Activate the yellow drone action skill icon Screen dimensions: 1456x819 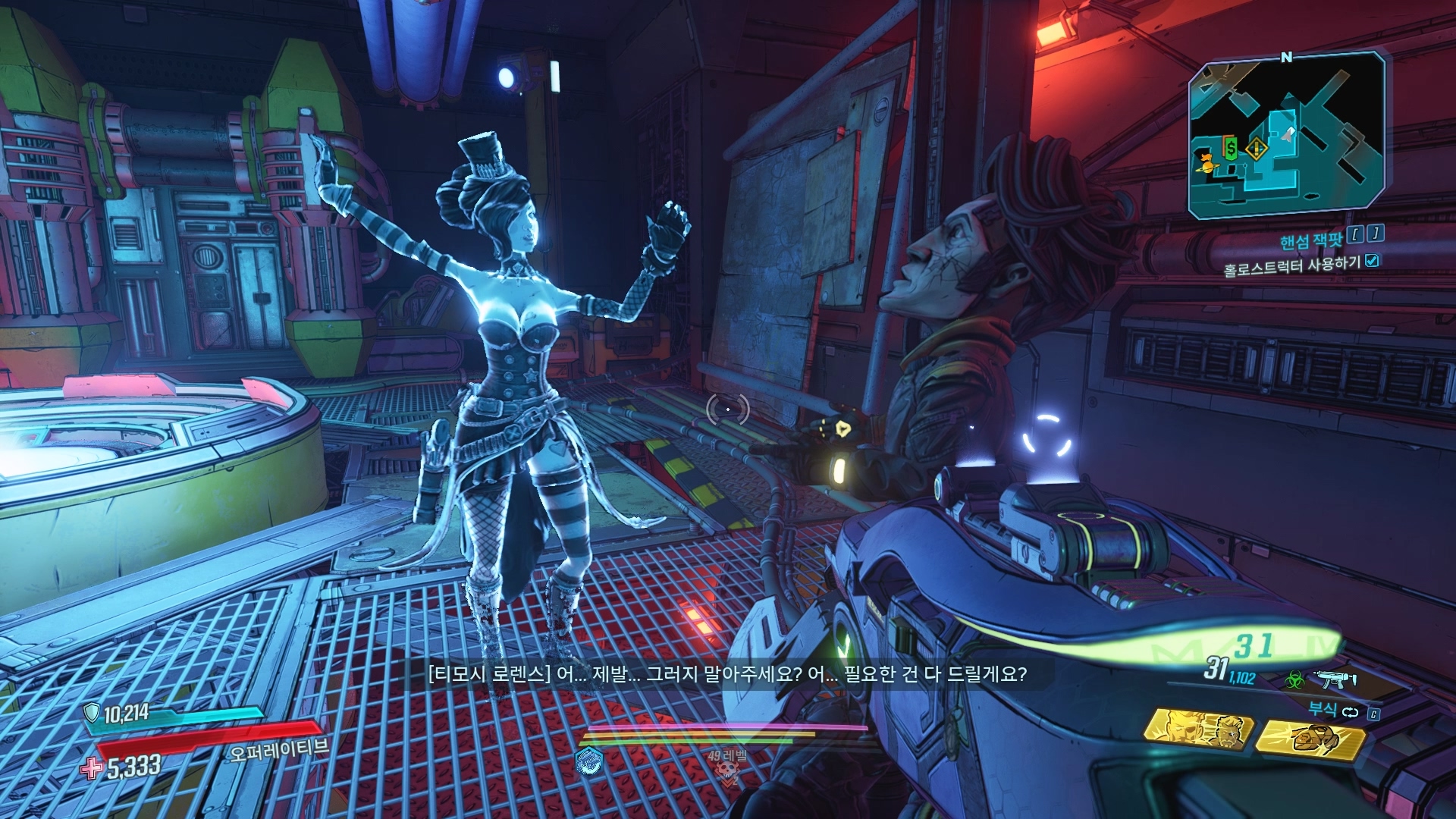[1310, 738]
